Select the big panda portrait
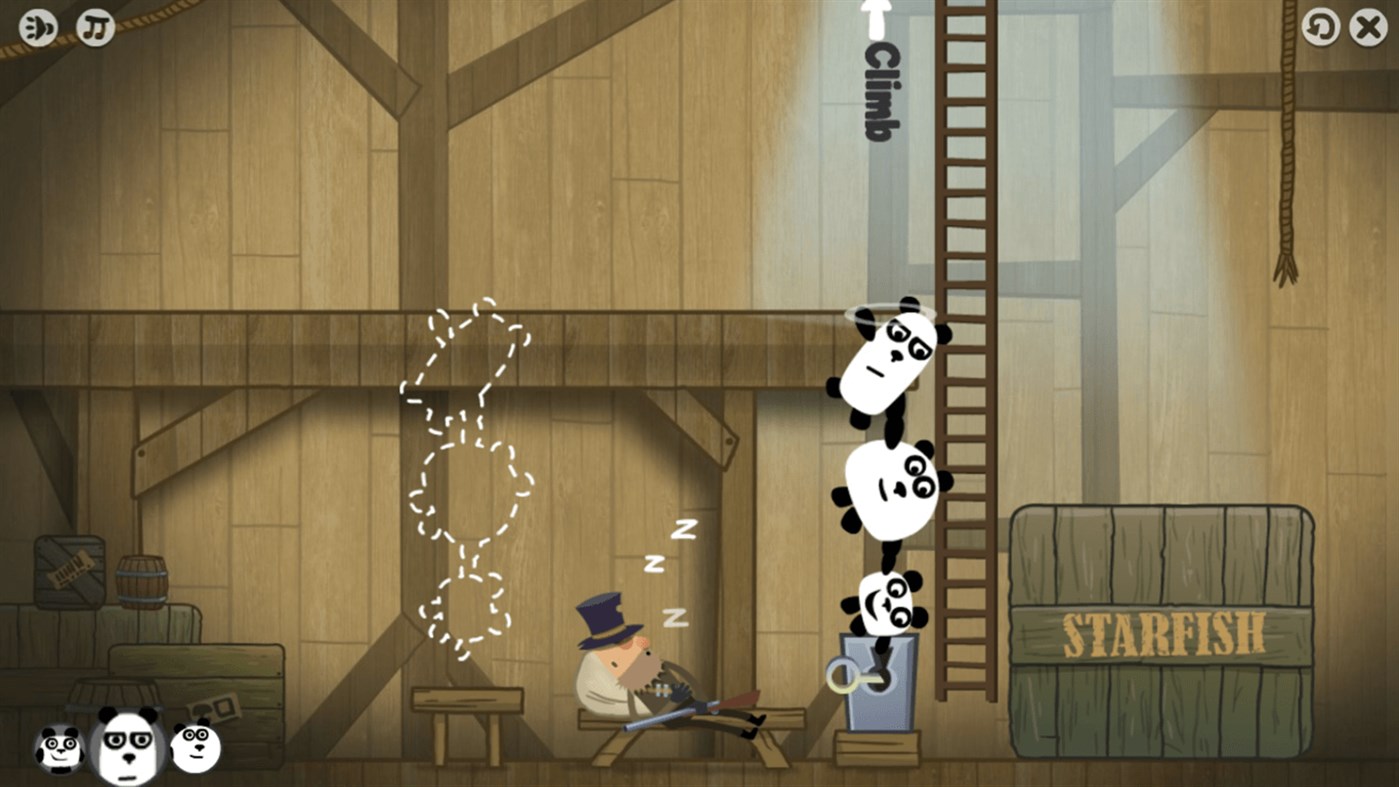1399x787 pixels. (129, 744)
